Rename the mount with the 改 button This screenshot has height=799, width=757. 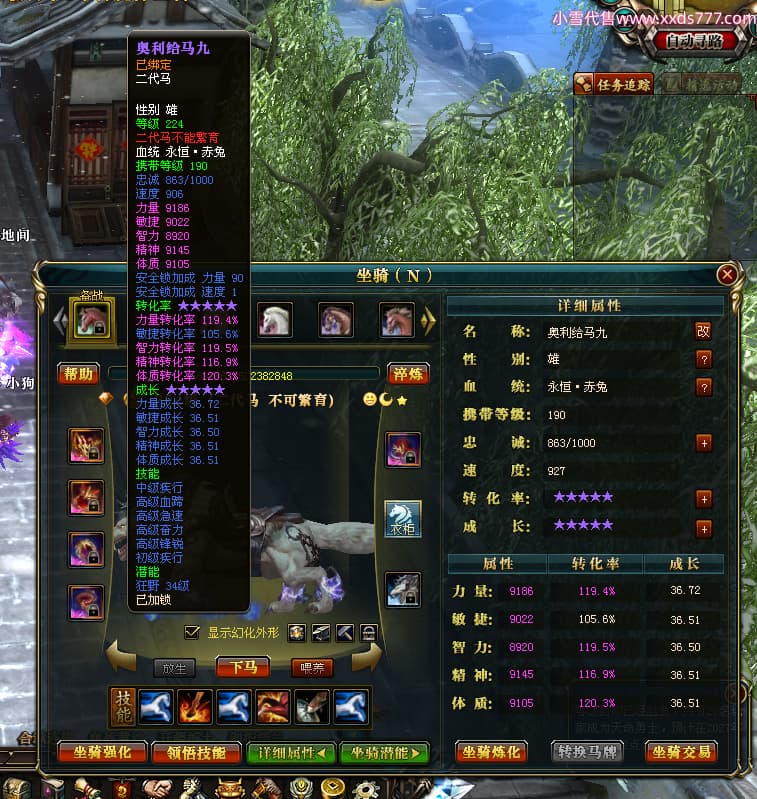703,331
